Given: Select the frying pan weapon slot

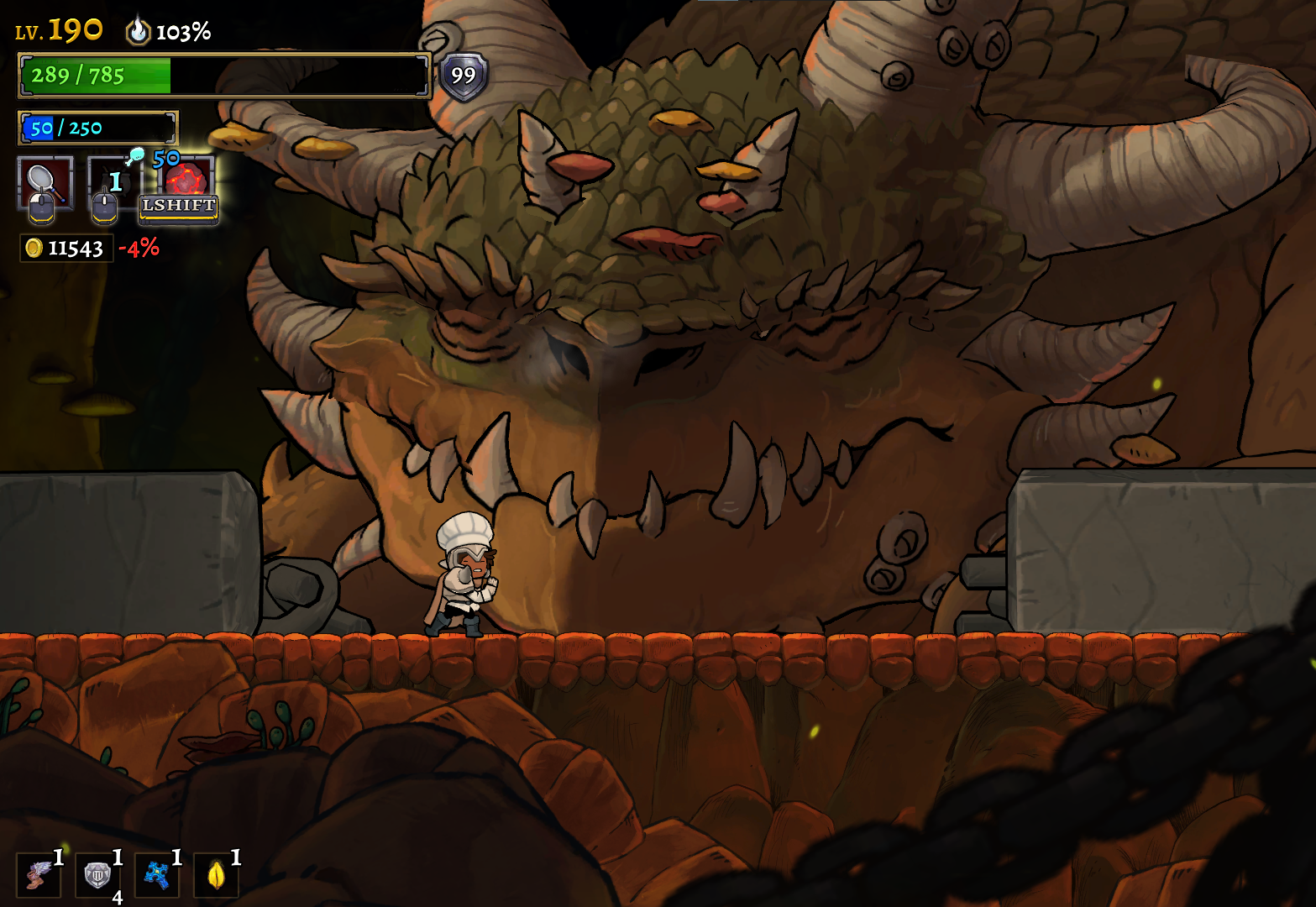Looking at the screenshot, I should [45, 182].
